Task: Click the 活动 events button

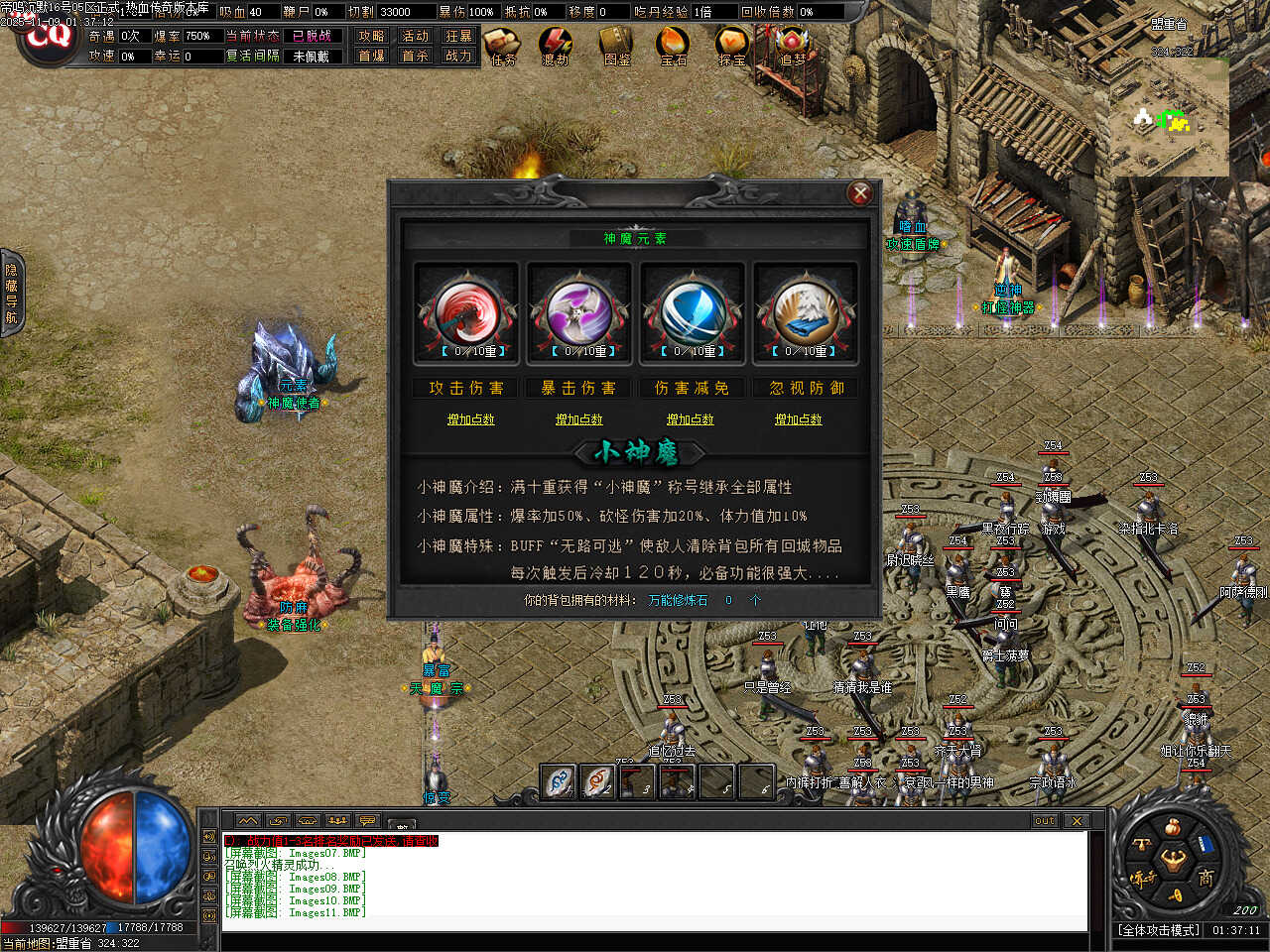Action: point(415,36)
